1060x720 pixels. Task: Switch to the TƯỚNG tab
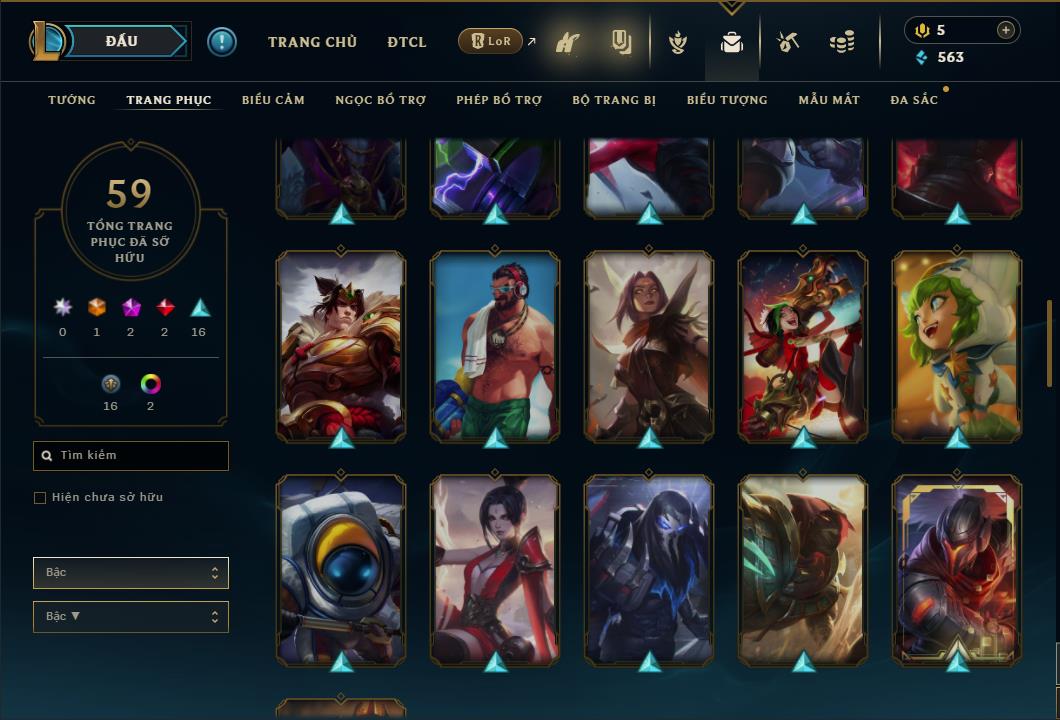72,100
